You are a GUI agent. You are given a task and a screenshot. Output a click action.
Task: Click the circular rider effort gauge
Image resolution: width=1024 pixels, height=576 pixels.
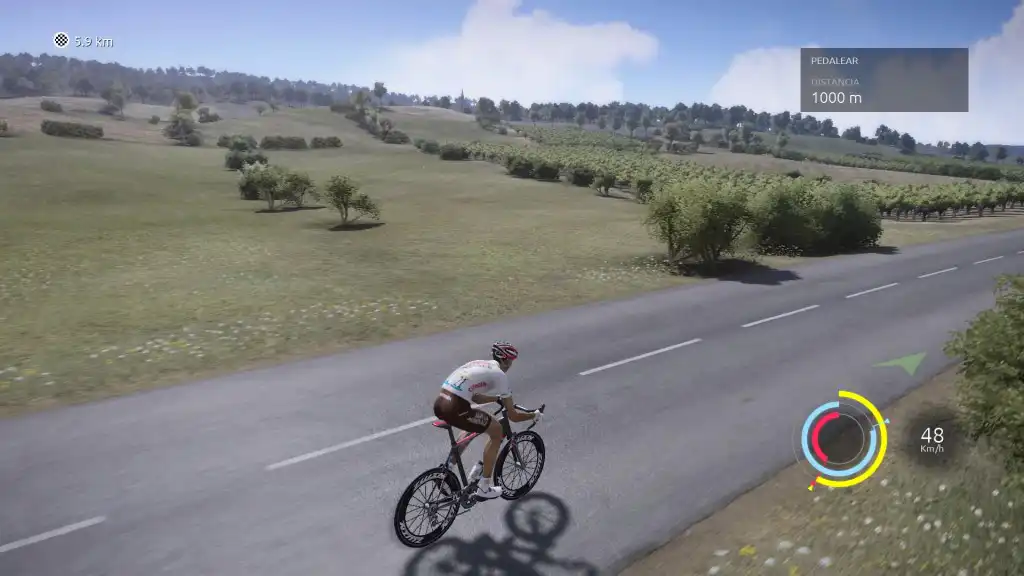tap(842, 439)
